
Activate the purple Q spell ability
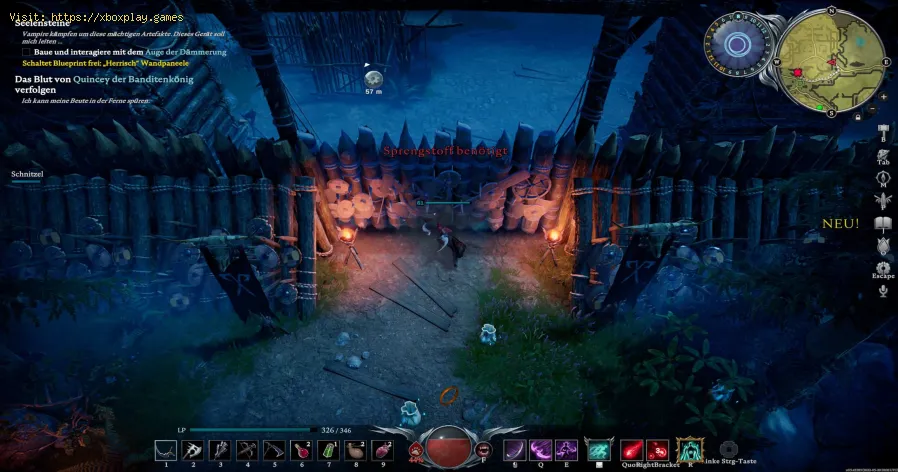[x=540, y=450]
